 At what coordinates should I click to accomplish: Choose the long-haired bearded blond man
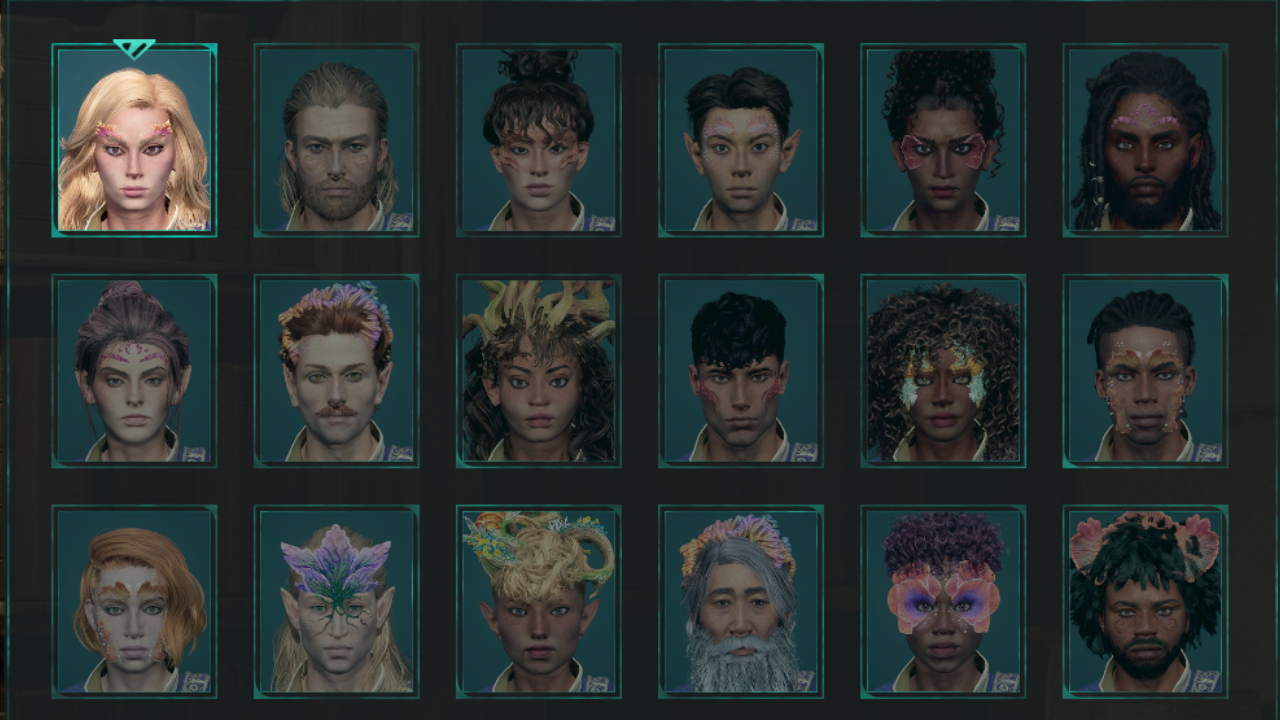tap(336, 140)
